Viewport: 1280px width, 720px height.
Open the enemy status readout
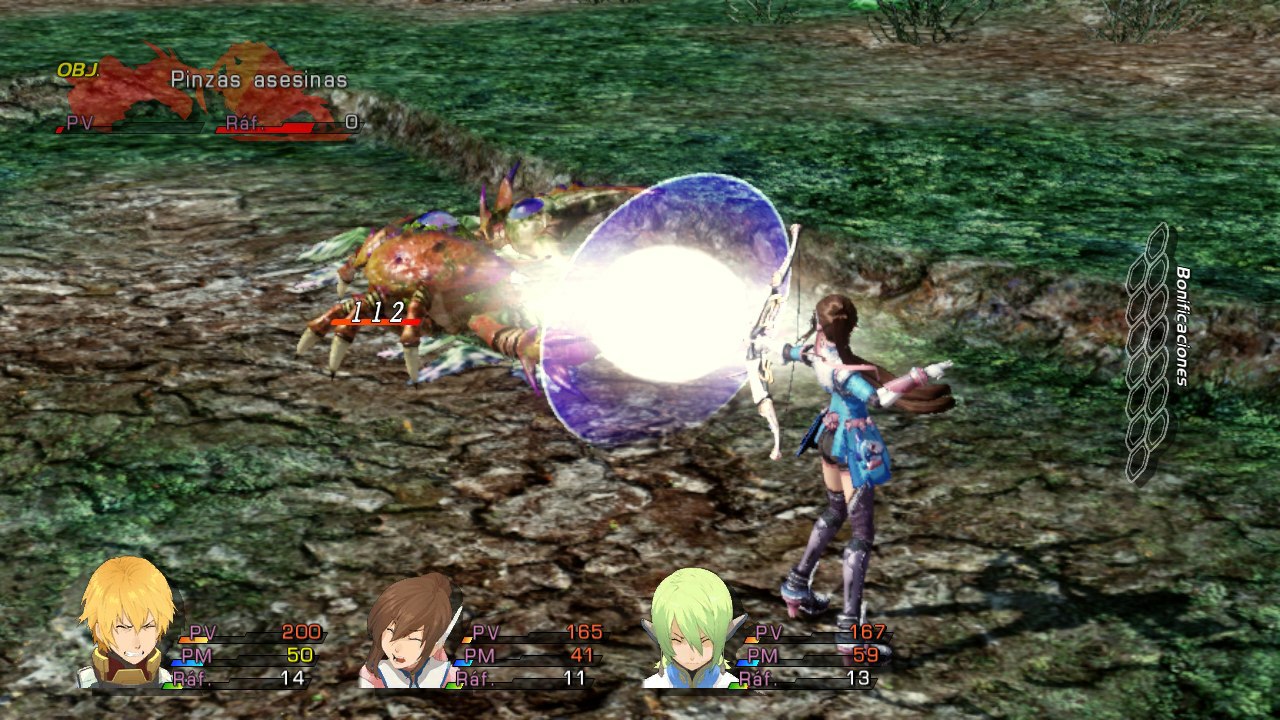click(x=200, y=100)
